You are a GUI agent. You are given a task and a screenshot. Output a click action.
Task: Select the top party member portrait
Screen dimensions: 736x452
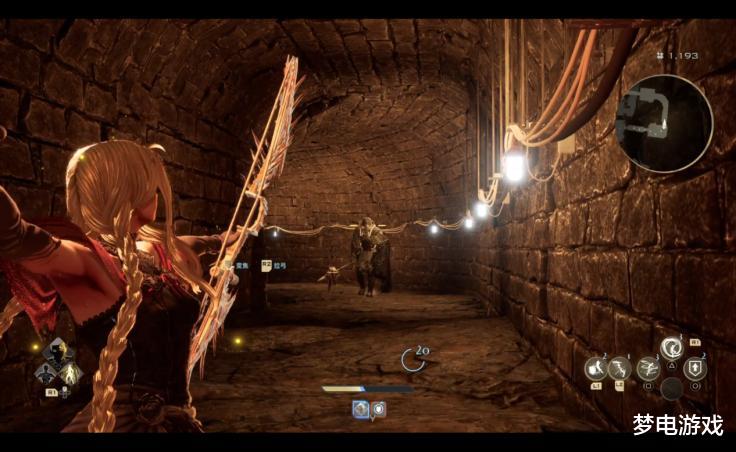tap(58, 351)
